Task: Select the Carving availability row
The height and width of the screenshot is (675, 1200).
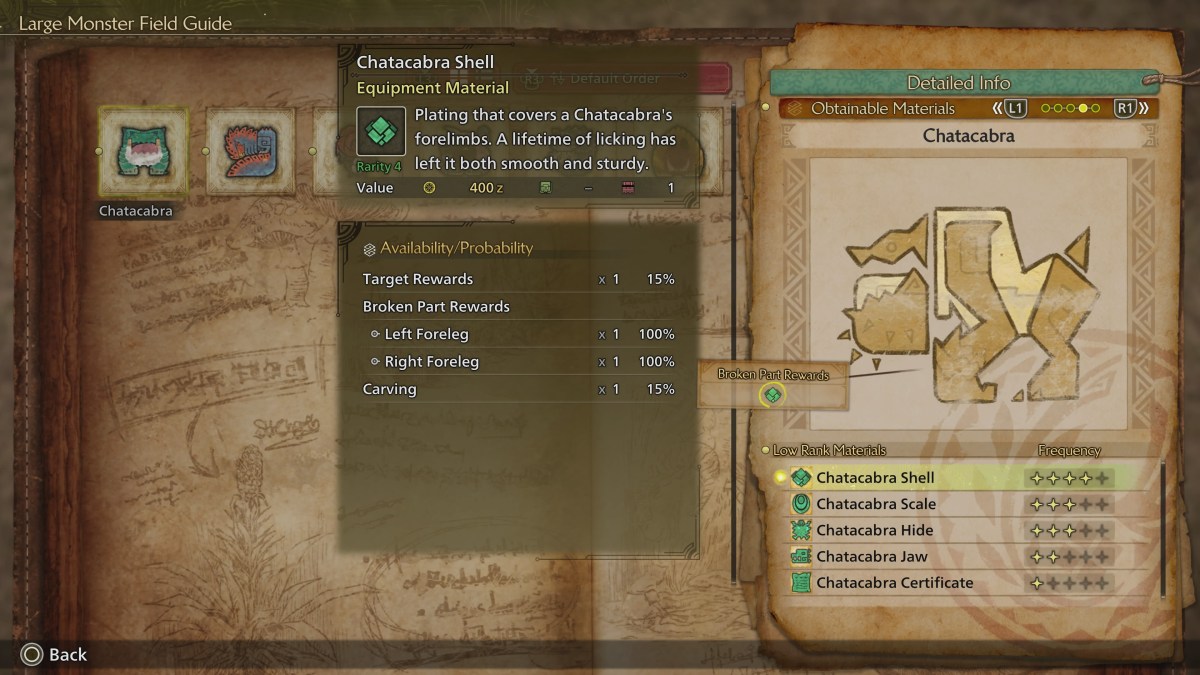Action: (518, 389)
